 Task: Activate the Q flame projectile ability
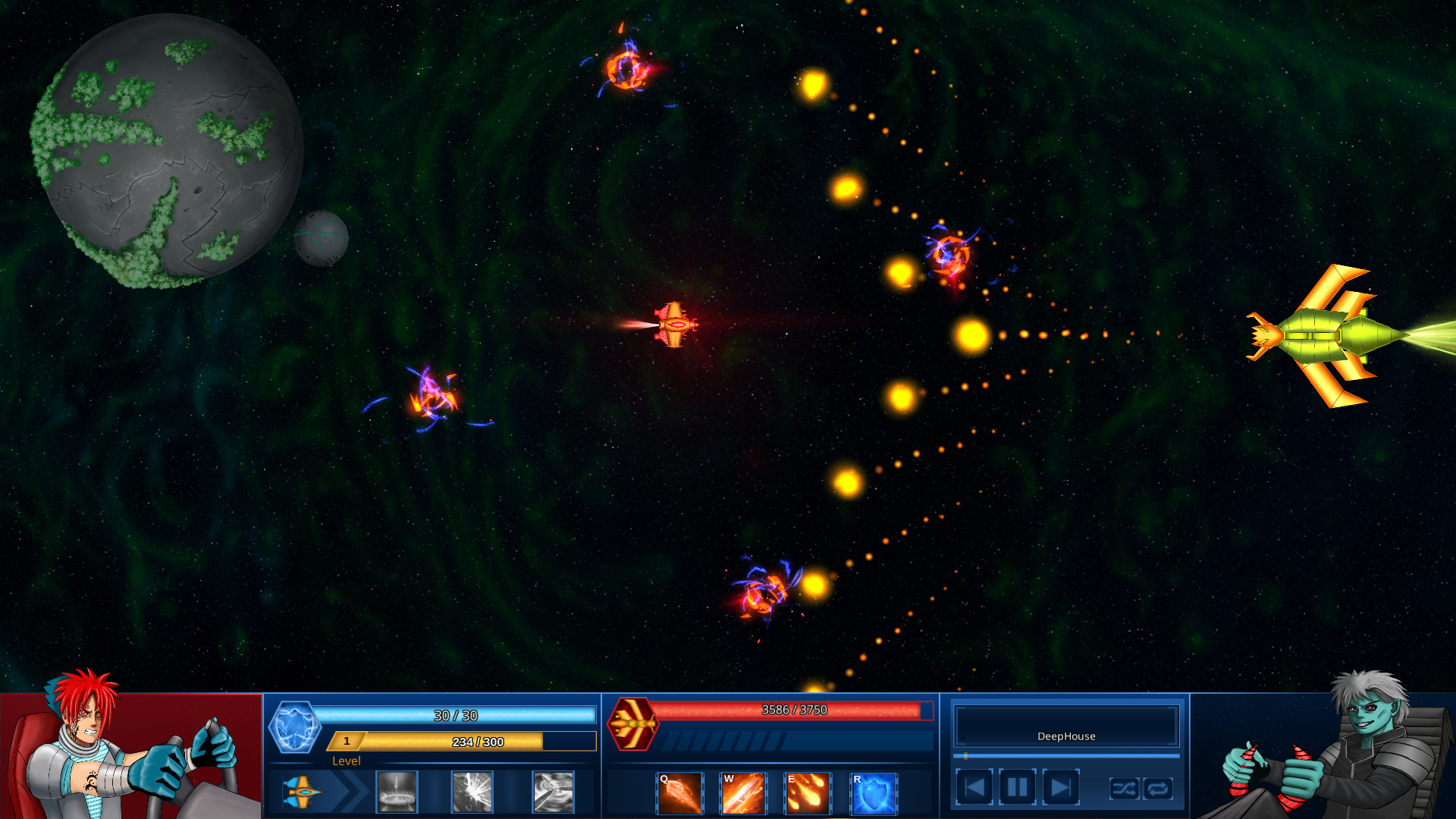[x=679, y=793]
